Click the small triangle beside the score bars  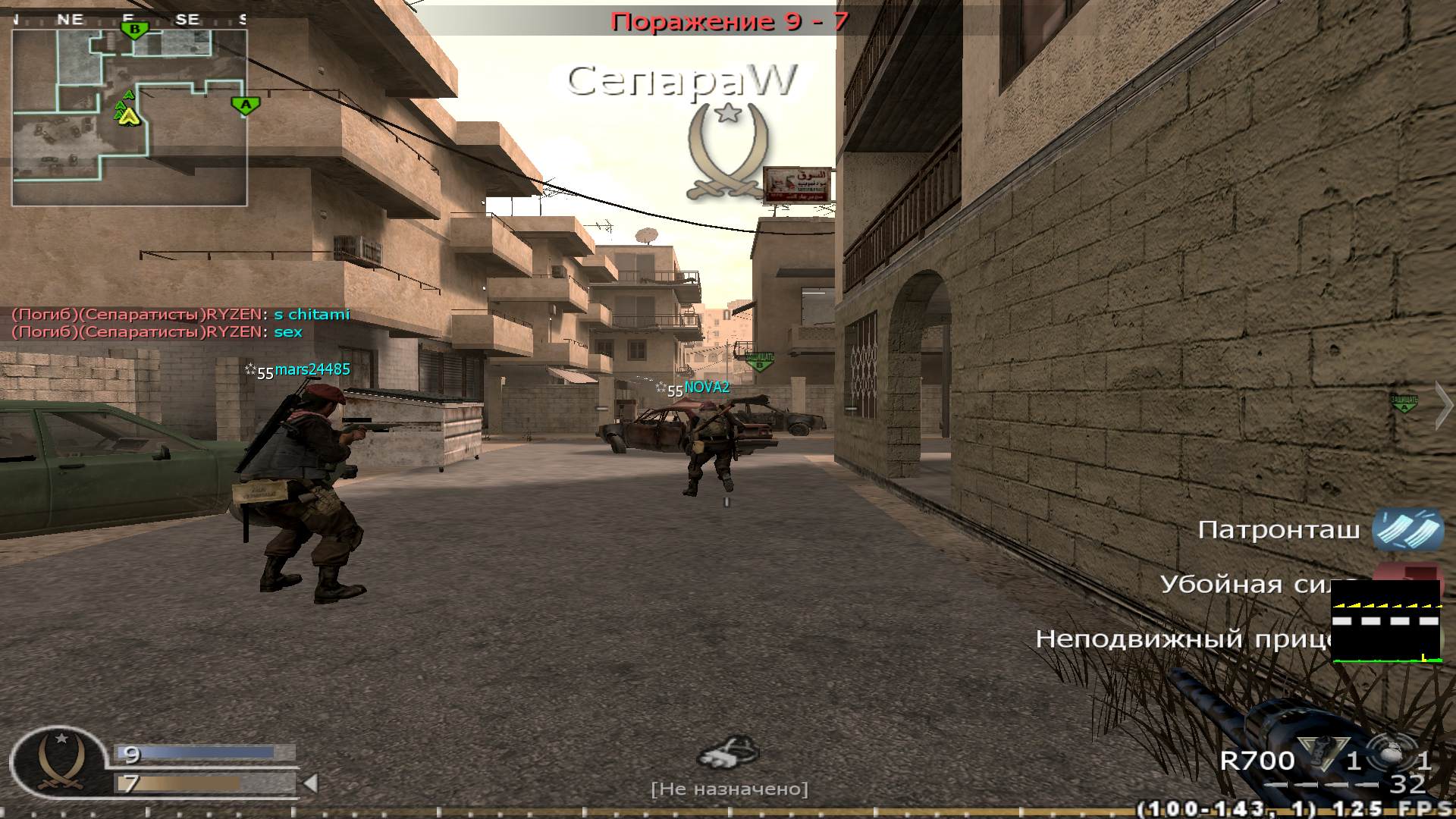point(310,783)
